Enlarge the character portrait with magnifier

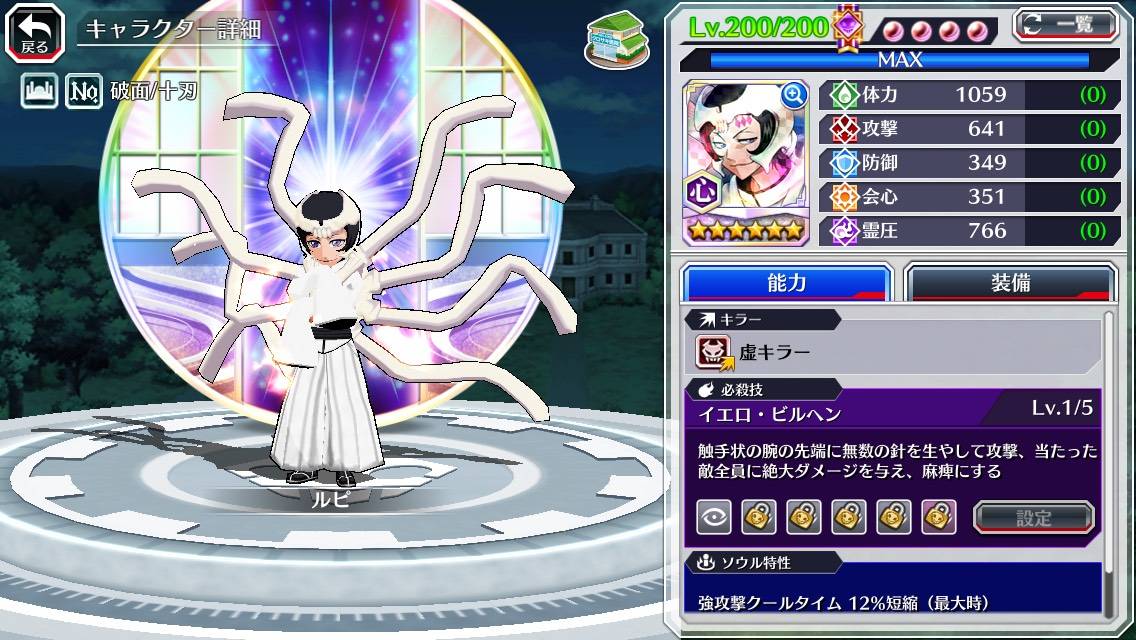click(794, 95)
